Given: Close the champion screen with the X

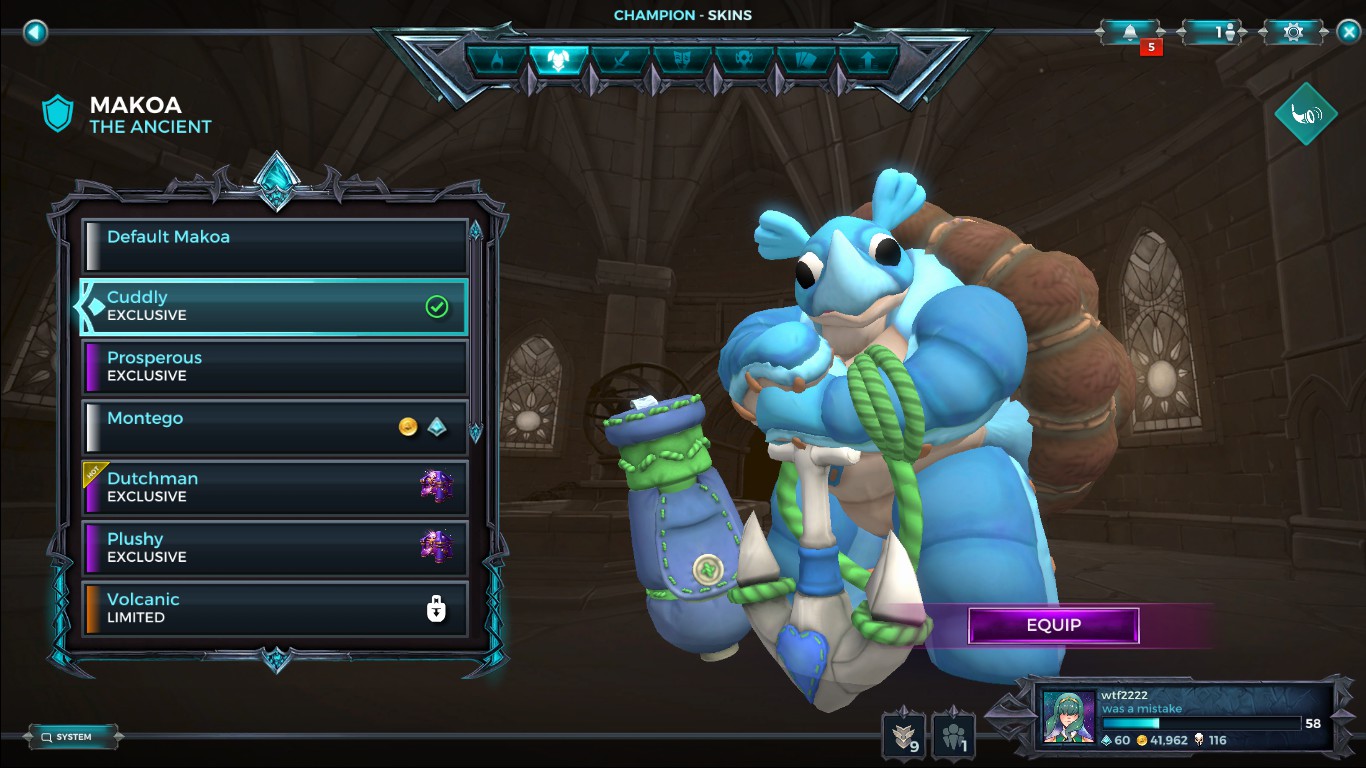Looking at the screenshot, I should tap(1348, 32).
